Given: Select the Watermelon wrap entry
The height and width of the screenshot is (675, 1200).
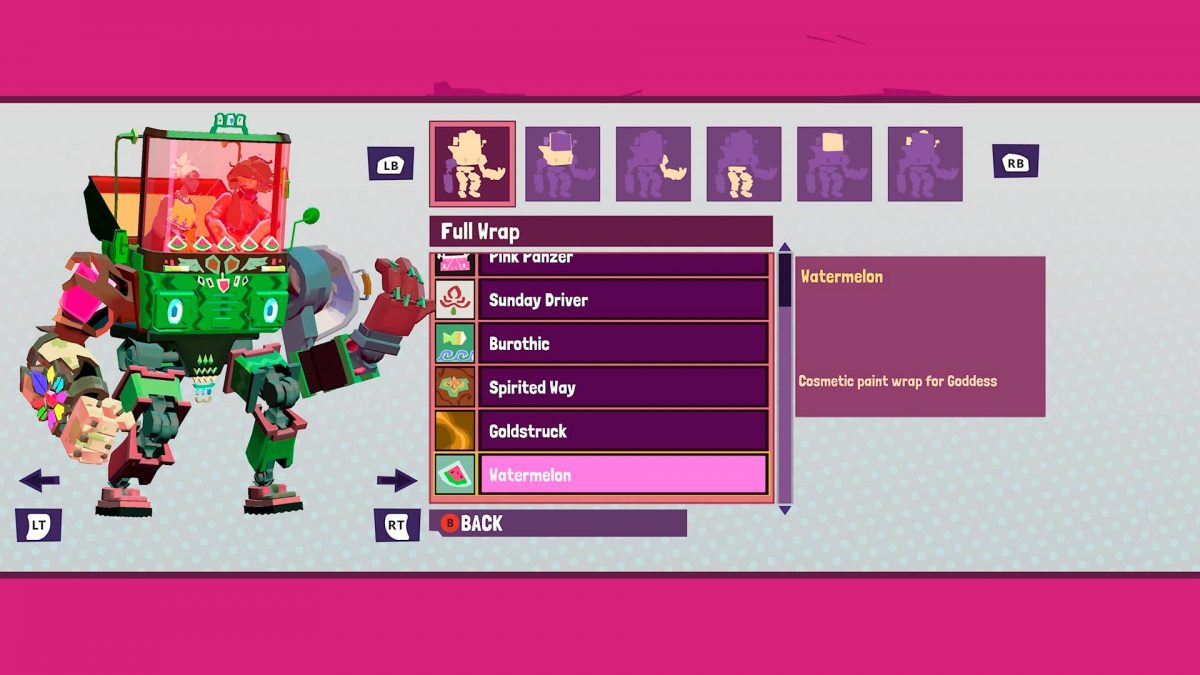Looking at the screenshot, I should pos(622,475).
